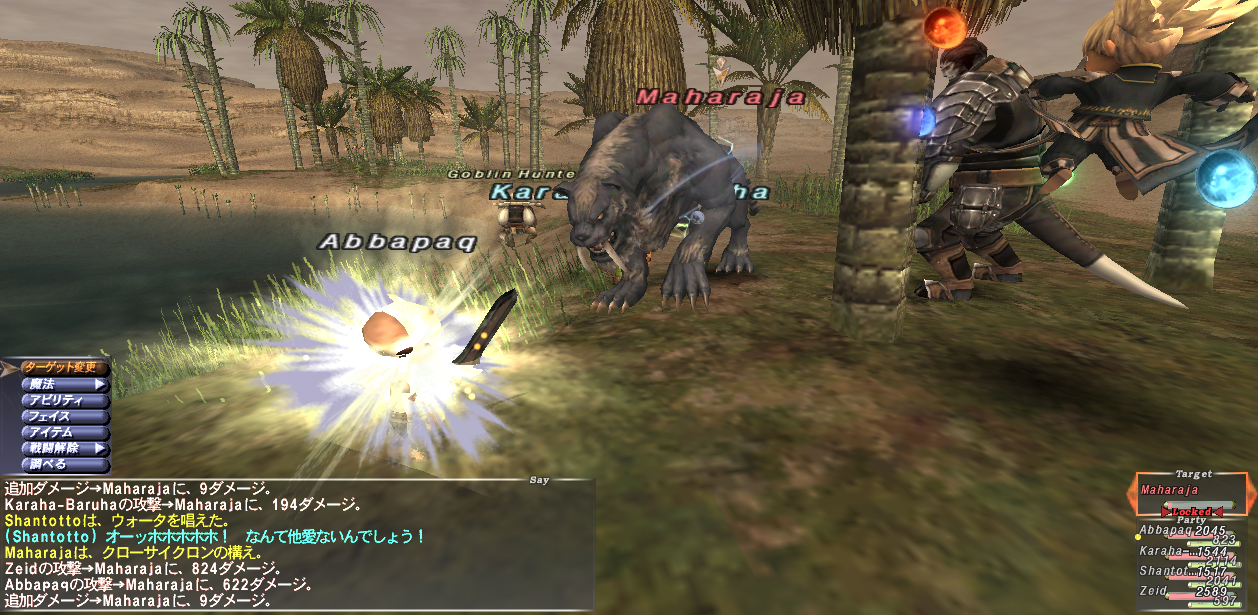Select アイテム in the command menu

pos(62,432)
